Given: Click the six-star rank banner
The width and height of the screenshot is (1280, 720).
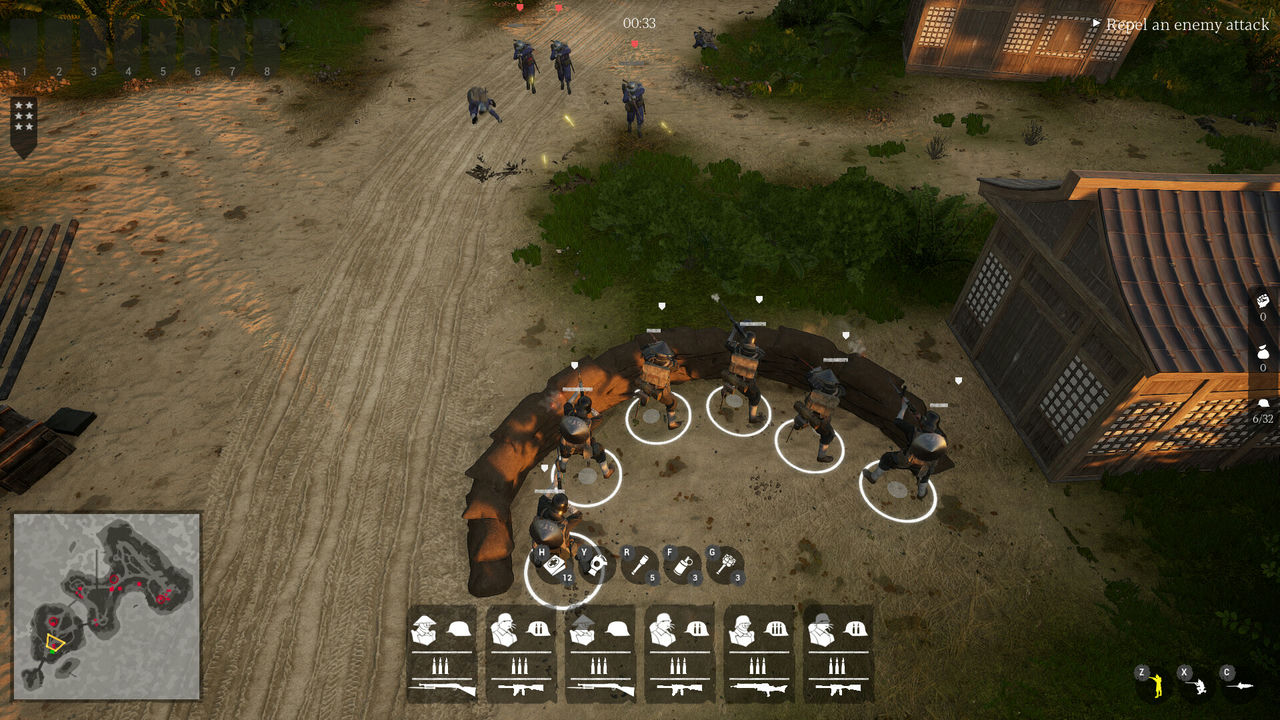Looking at the screenshot, I should tap(24, 126).
